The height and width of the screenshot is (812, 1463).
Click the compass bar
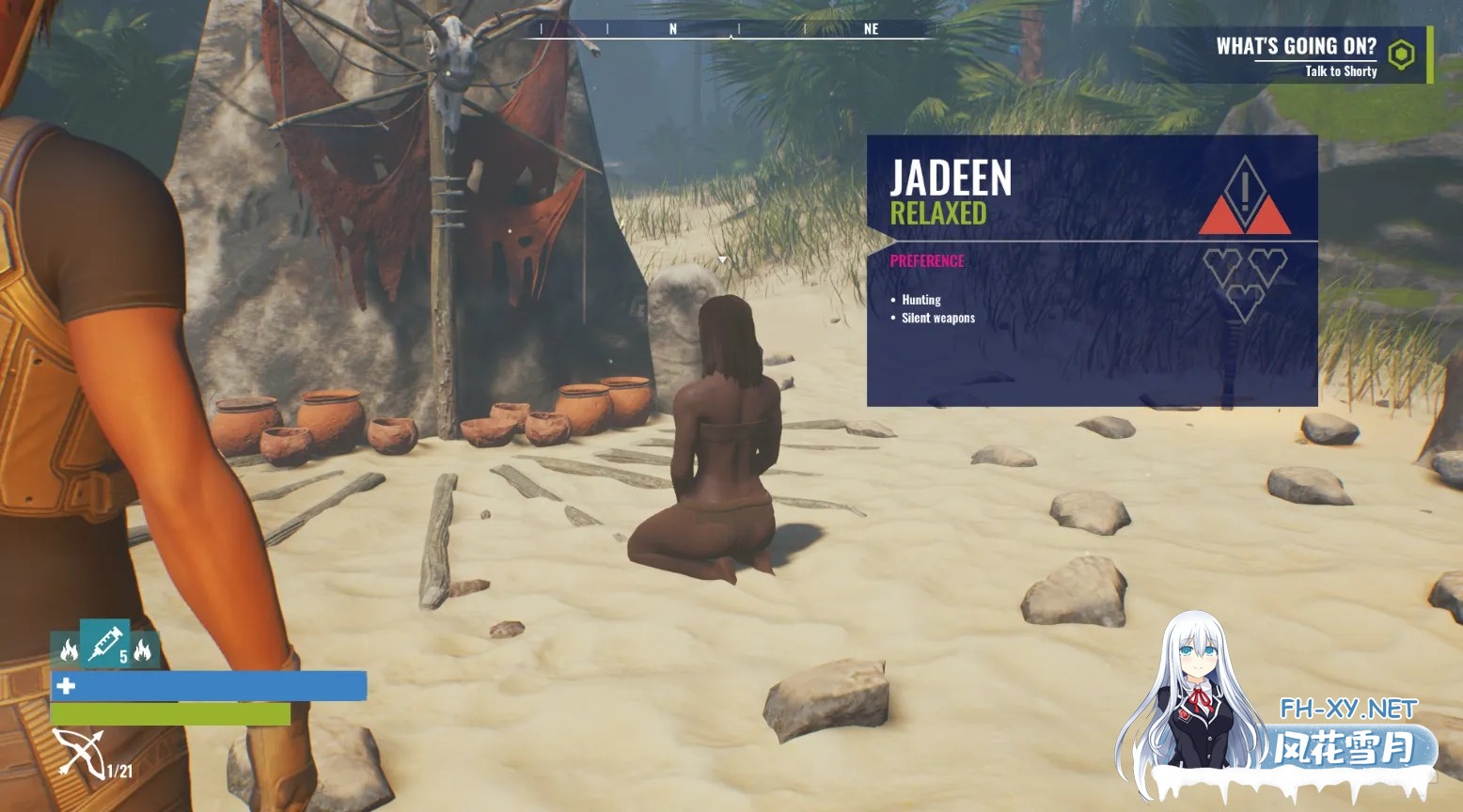731,30
